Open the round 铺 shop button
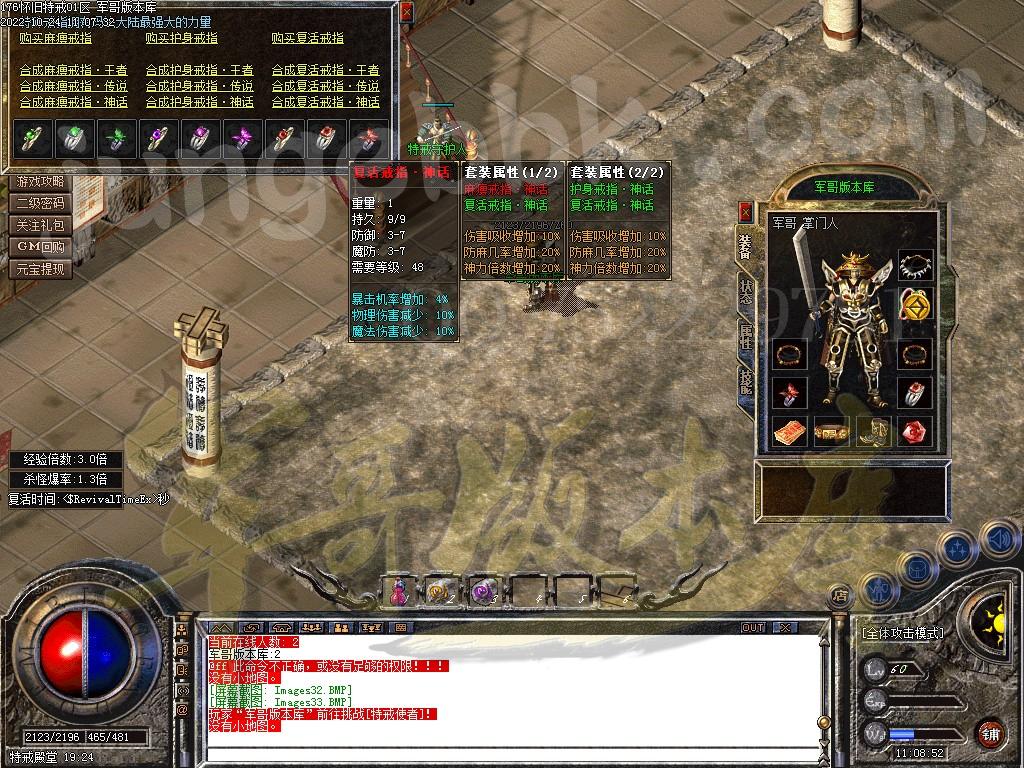This screenshot has height=768, width=1024. click(x=990, y=732)
